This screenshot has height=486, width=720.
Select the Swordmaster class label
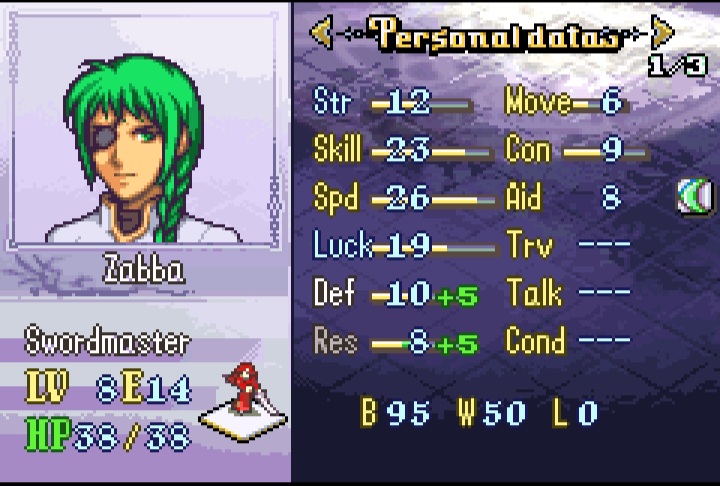107,342
